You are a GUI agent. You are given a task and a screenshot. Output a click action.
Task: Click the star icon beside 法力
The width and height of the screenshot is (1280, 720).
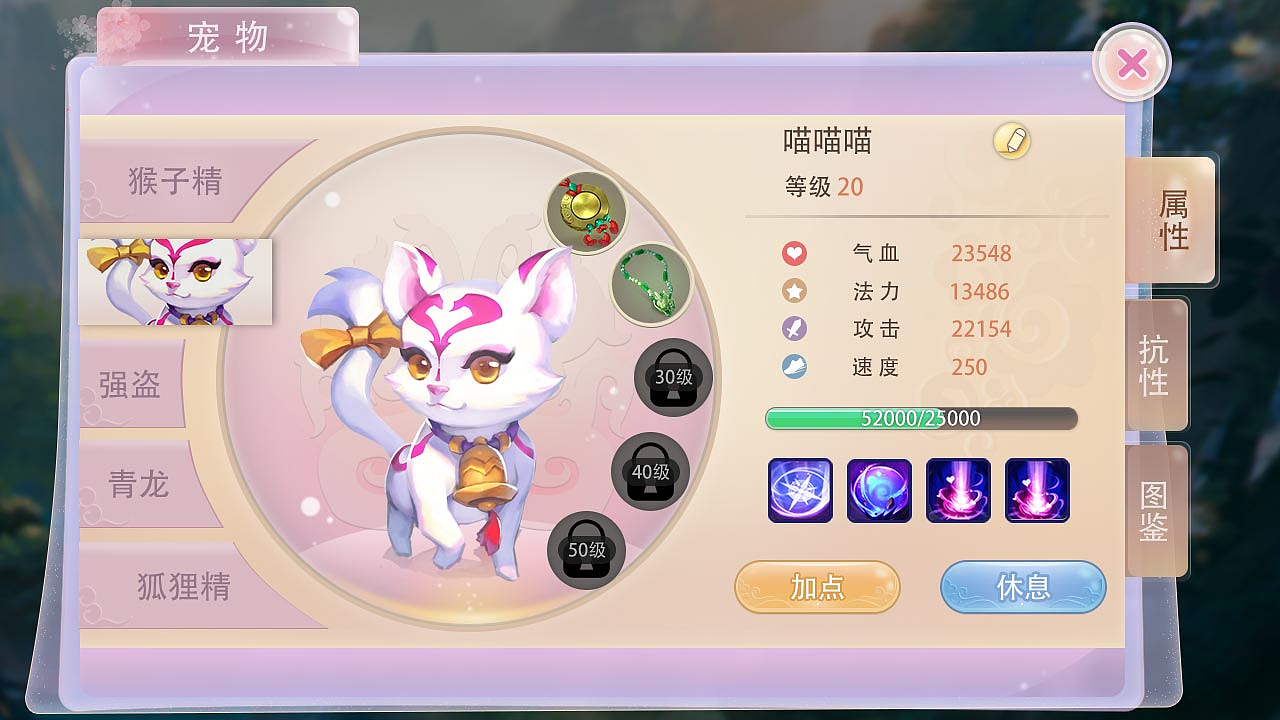[794, 291]
